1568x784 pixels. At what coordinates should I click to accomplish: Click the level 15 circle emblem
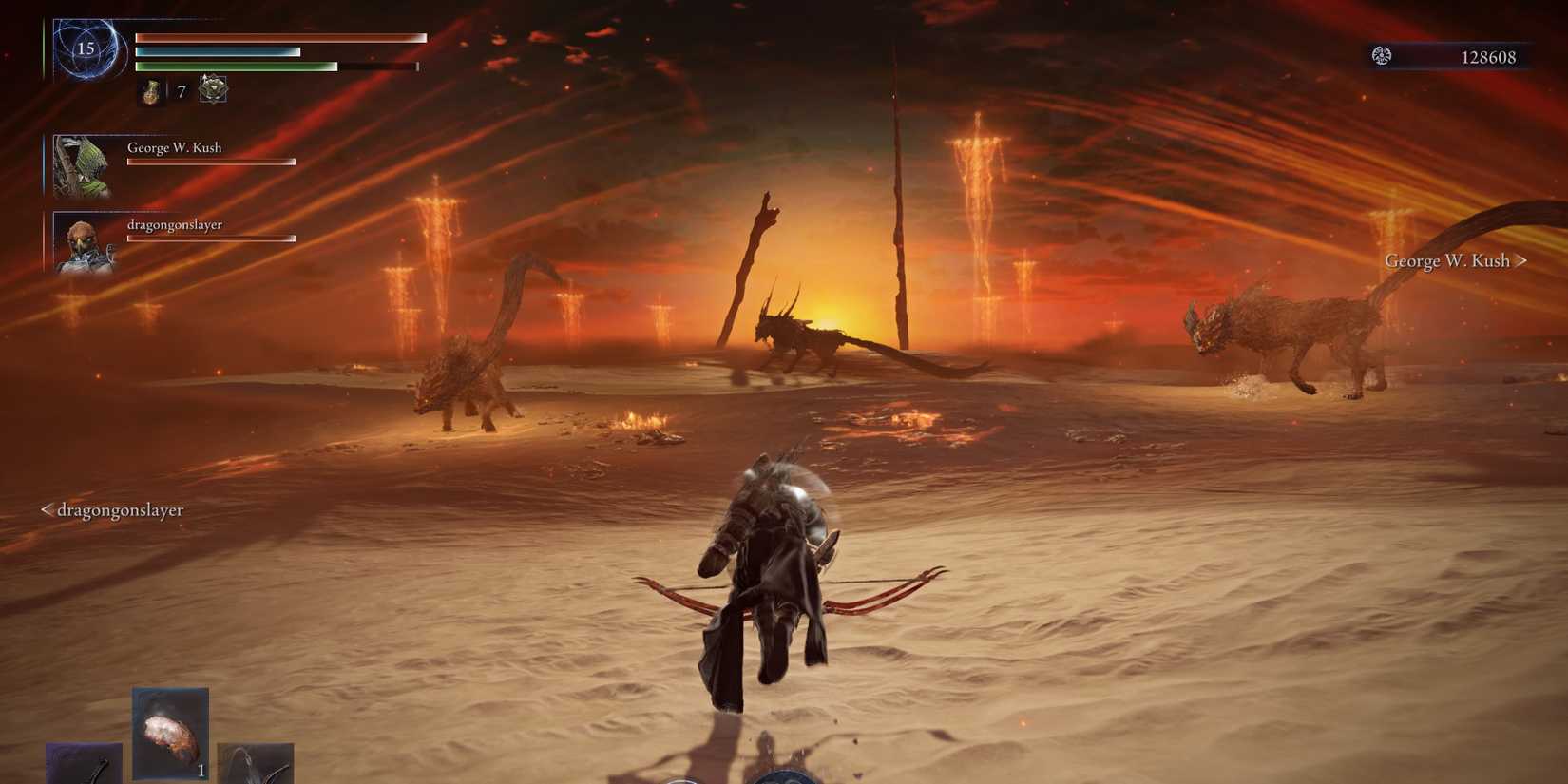pos(86,49)
